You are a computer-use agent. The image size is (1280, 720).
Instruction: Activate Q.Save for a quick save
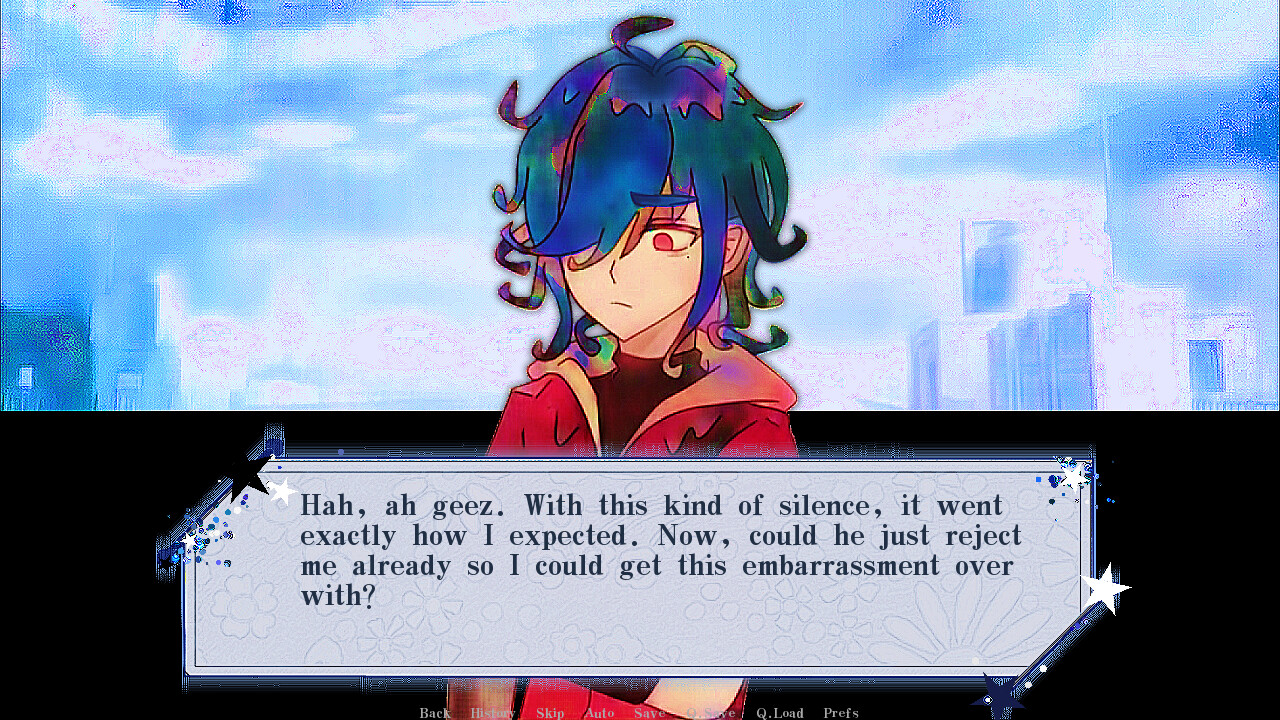click(x=709, y=713)
